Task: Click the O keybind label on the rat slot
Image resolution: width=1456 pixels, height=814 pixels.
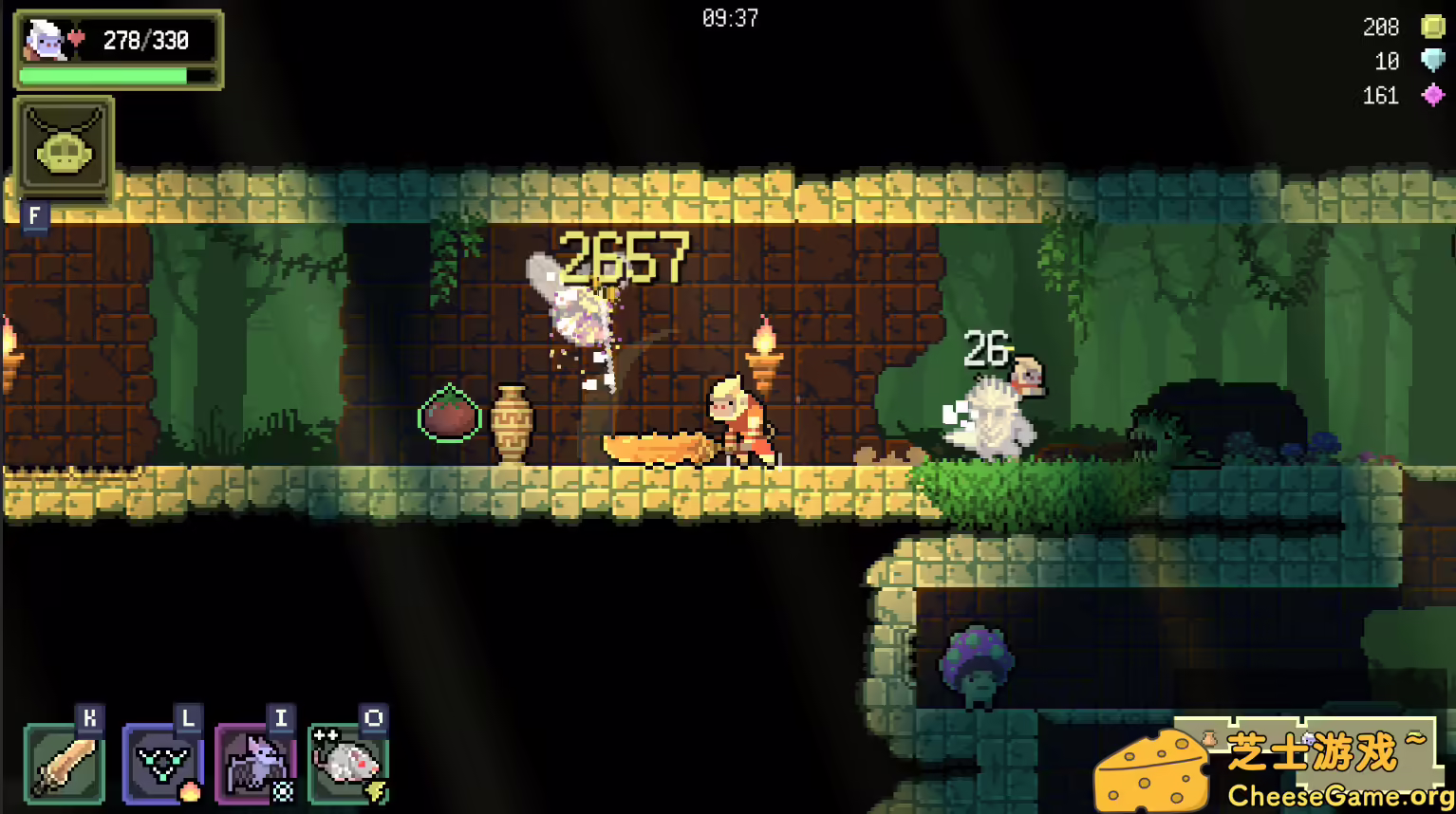Action: 372,718
